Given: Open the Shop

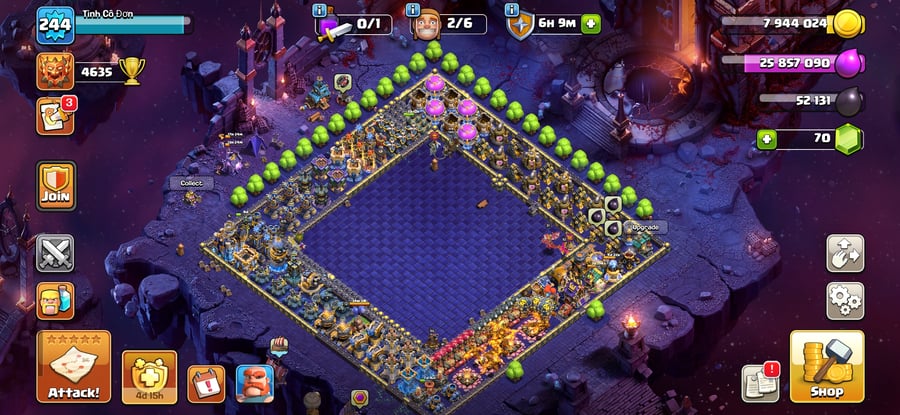Looking at the screenshot, I should tap(827, 367).
